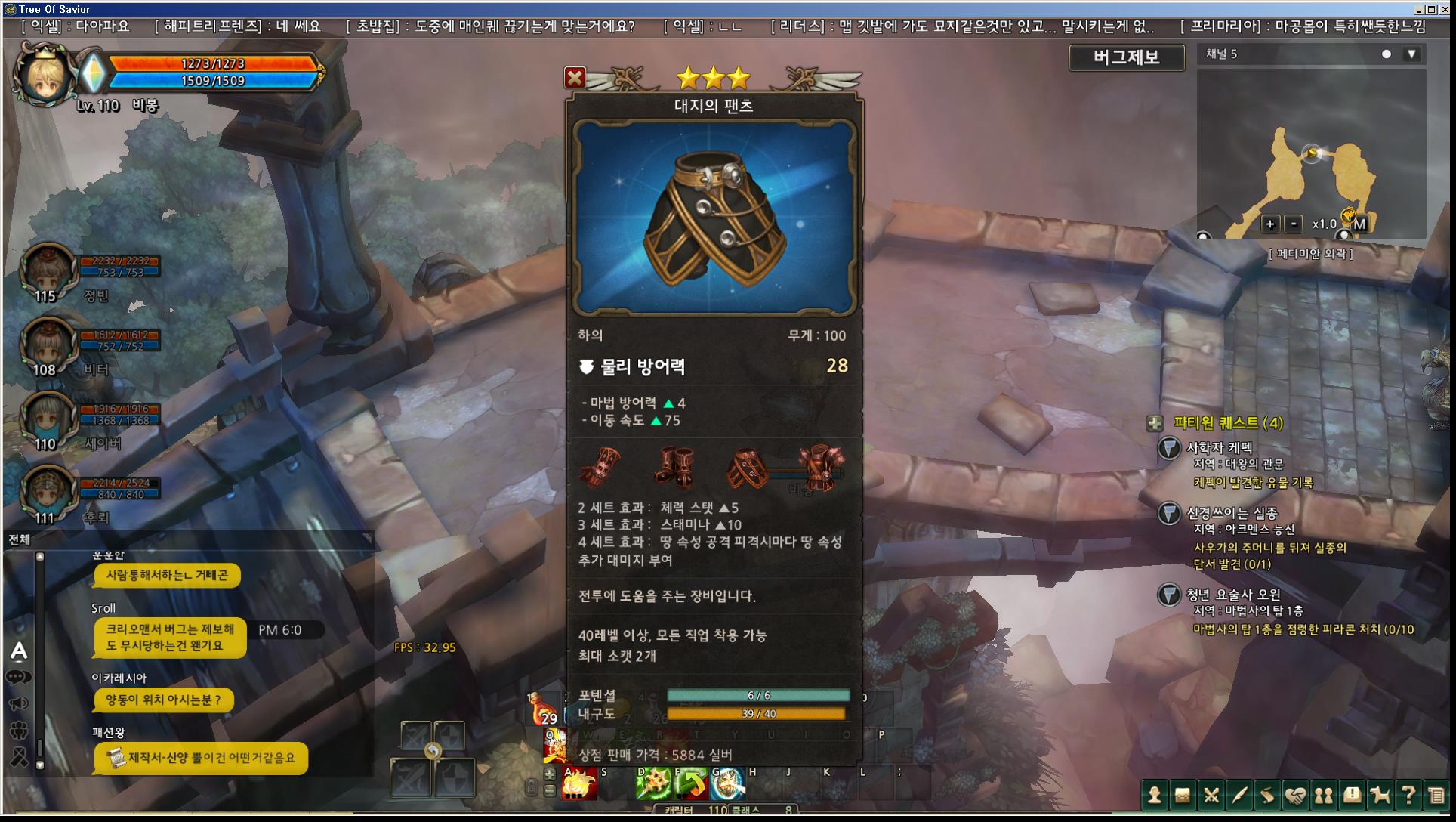Open the 버그제보 bug report button
Viewport: 1456px width, 822px height.
coord(1126,57)
